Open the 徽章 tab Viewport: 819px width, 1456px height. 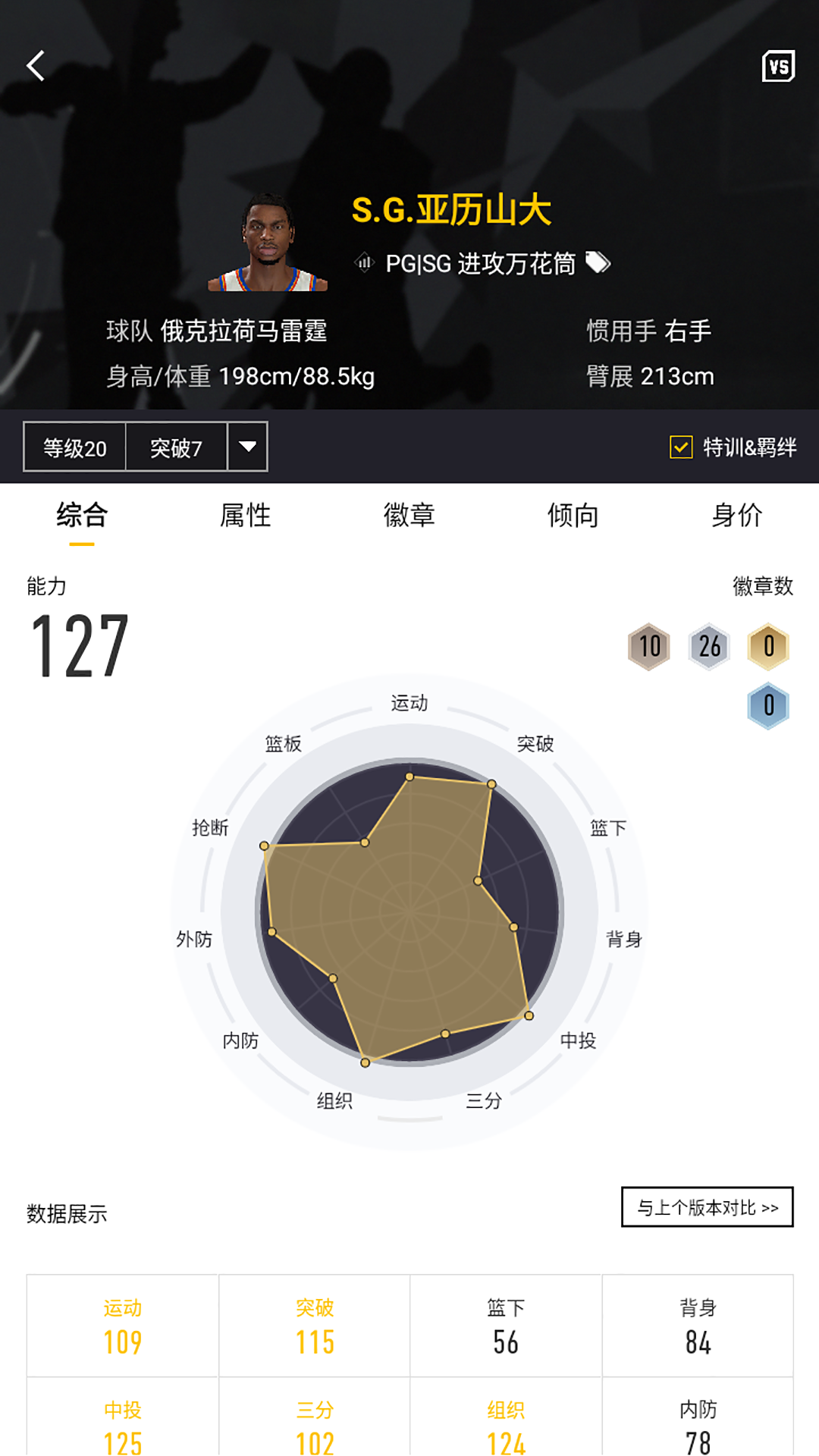(409, 516)
